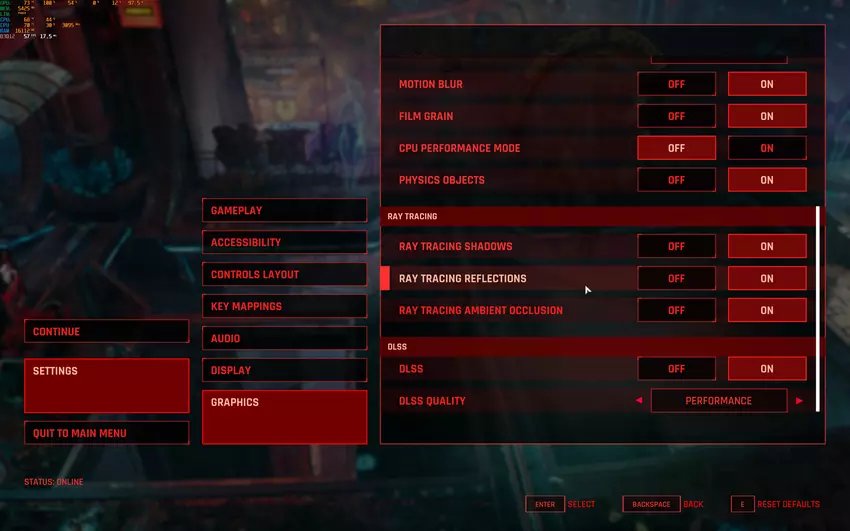Go to the Key Mappings section
Screen dimensions: 850x531
click(284, 306)
